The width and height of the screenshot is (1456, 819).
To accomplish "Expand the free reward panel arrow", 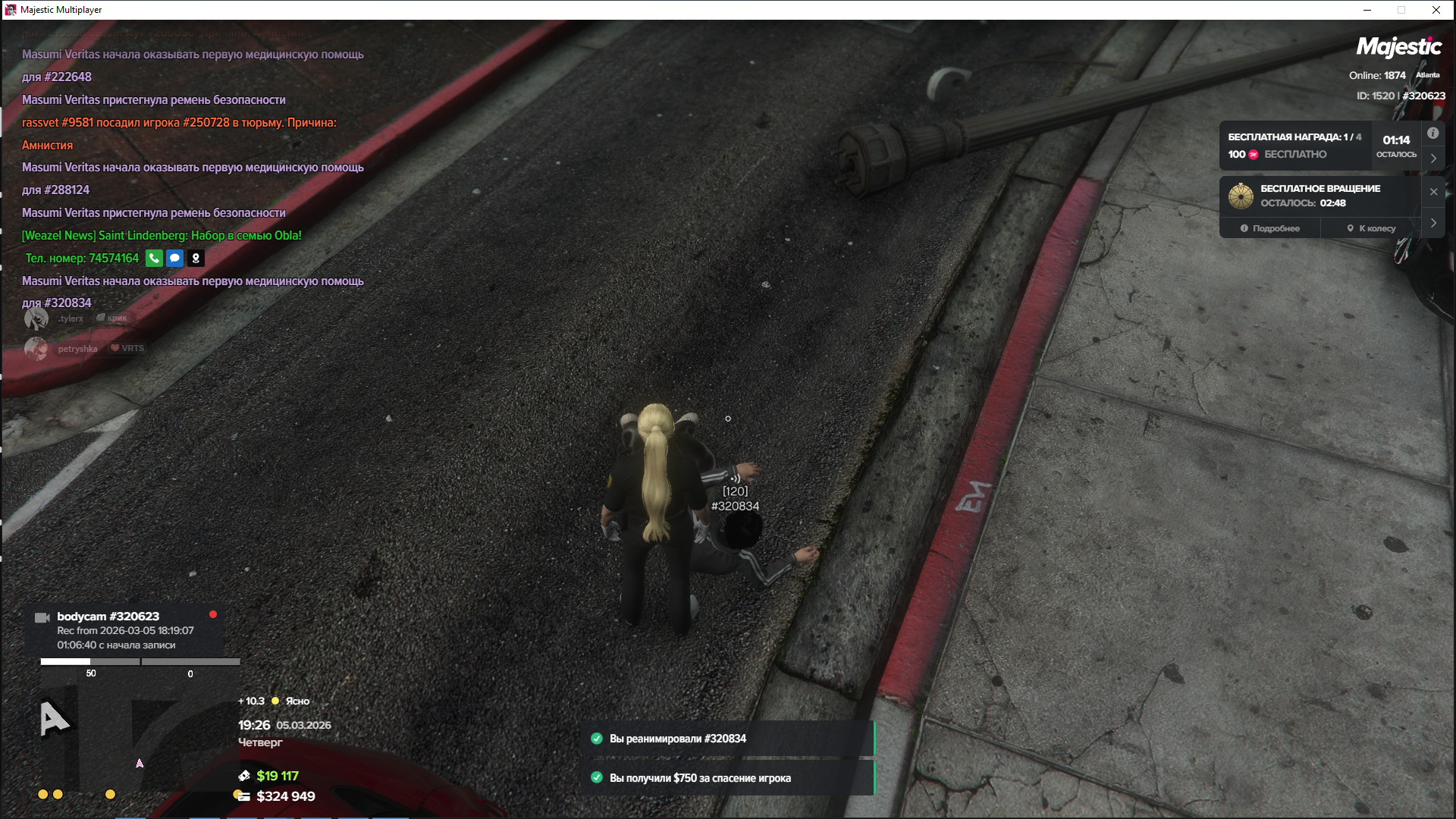I will (x=1433, y=158).
